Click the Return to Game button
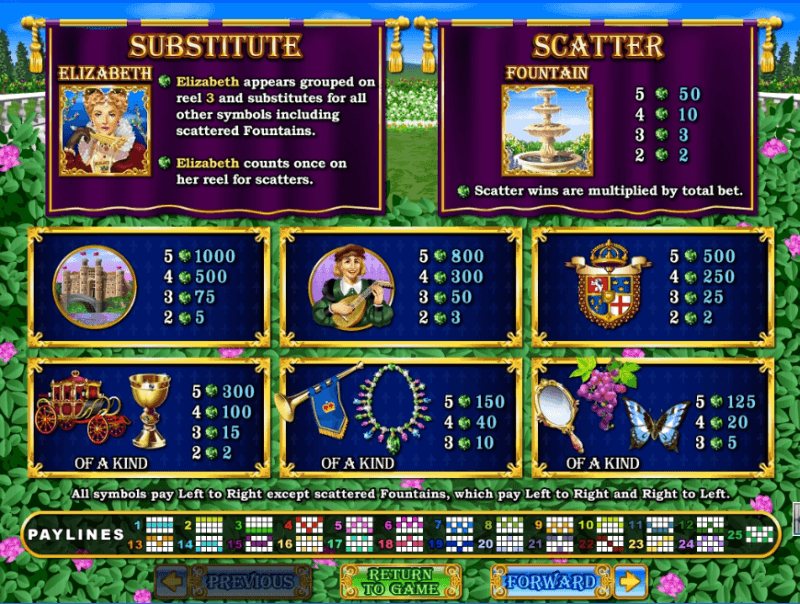The image size is (800, 604). pyautogui.click(x=400, y=581)
